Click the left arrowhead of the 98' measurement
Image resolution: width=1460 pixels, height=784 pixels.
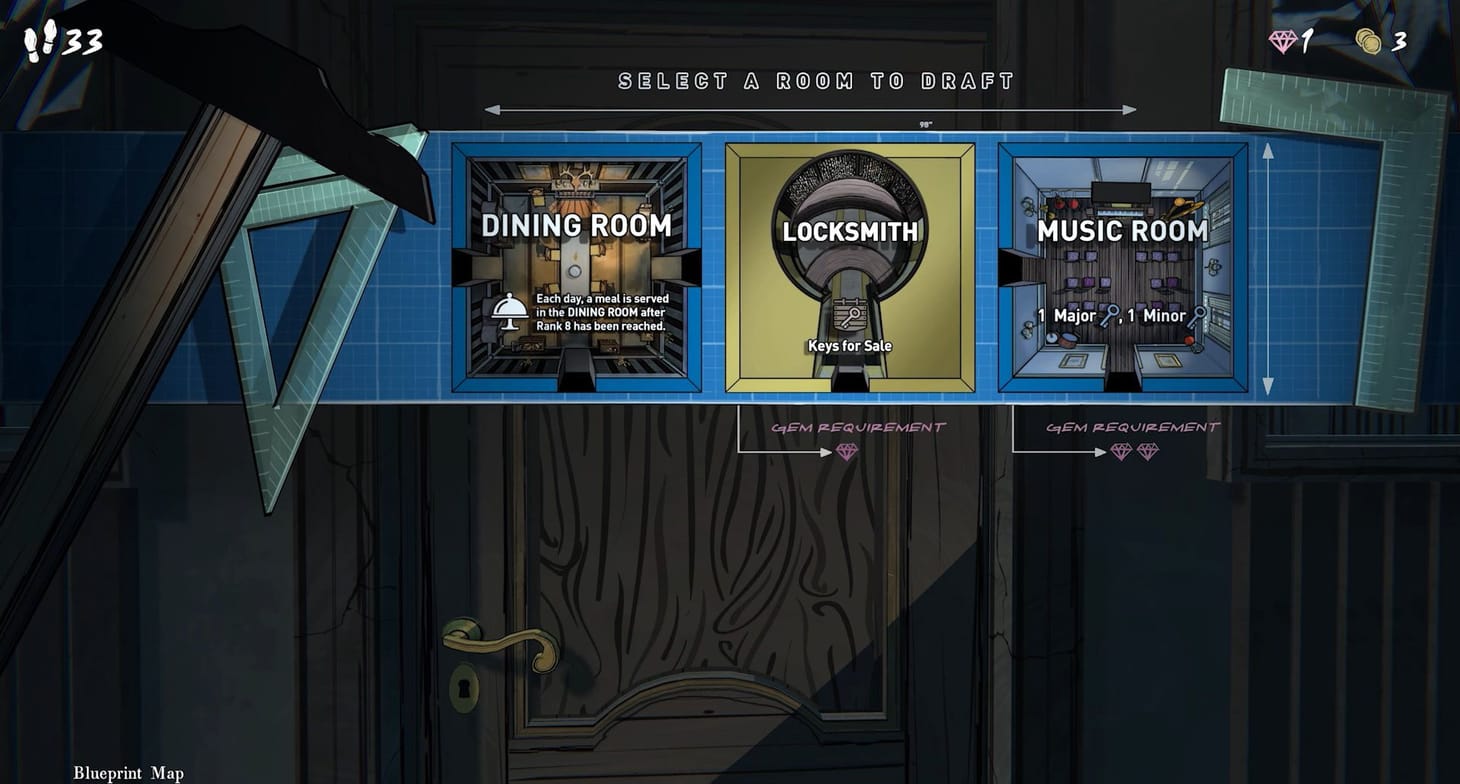492,110
